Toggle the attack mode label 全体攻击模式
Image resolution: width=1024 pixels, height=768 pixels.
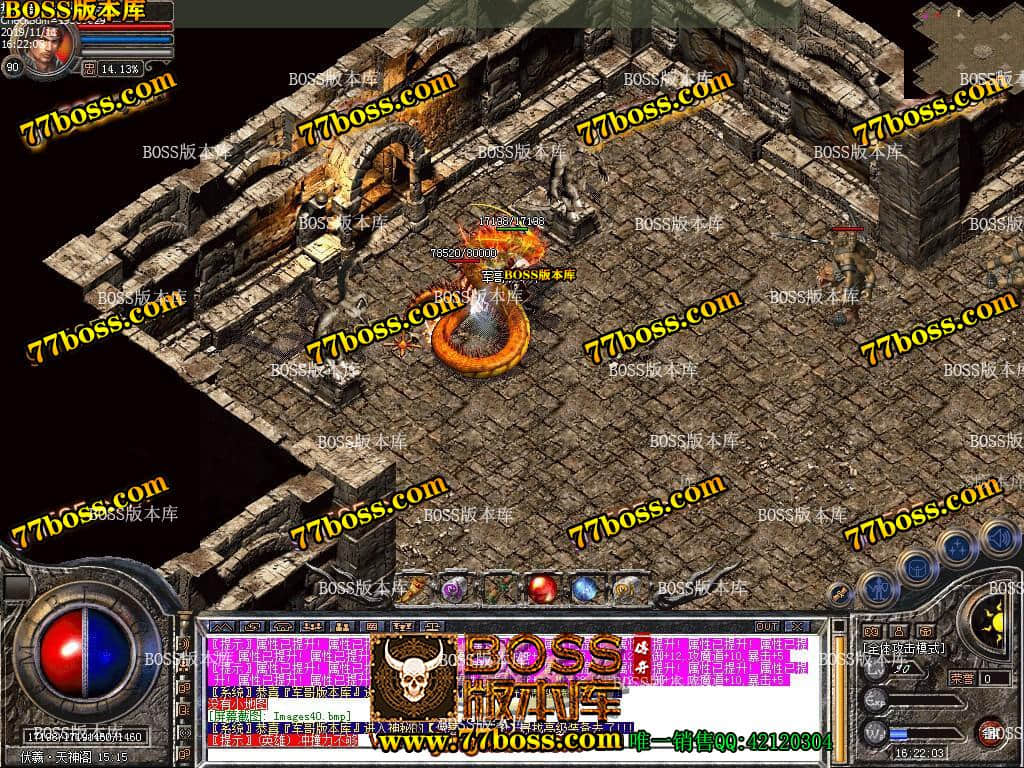click(904, 649)
